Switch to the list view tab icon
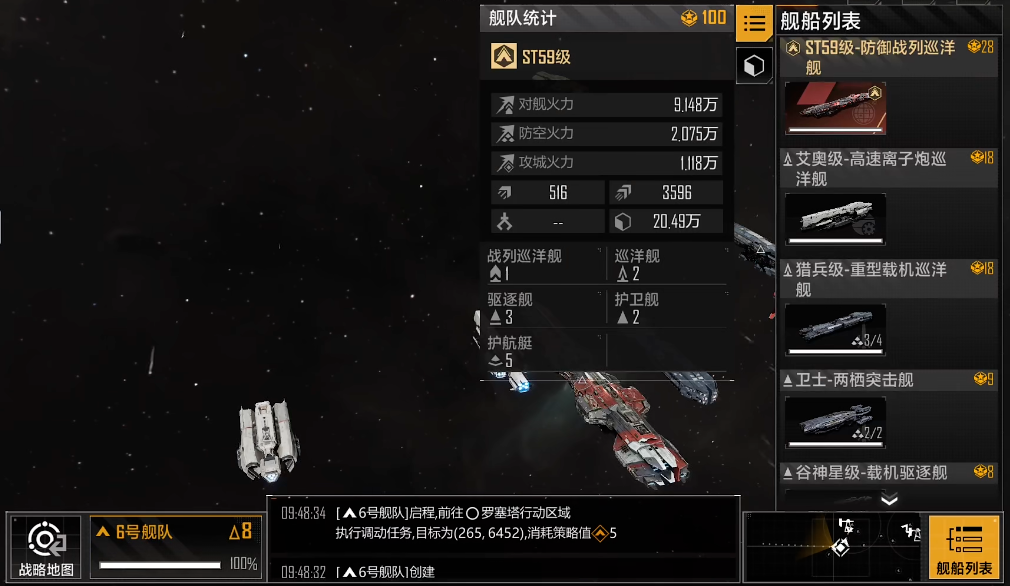 coord(754,23)
